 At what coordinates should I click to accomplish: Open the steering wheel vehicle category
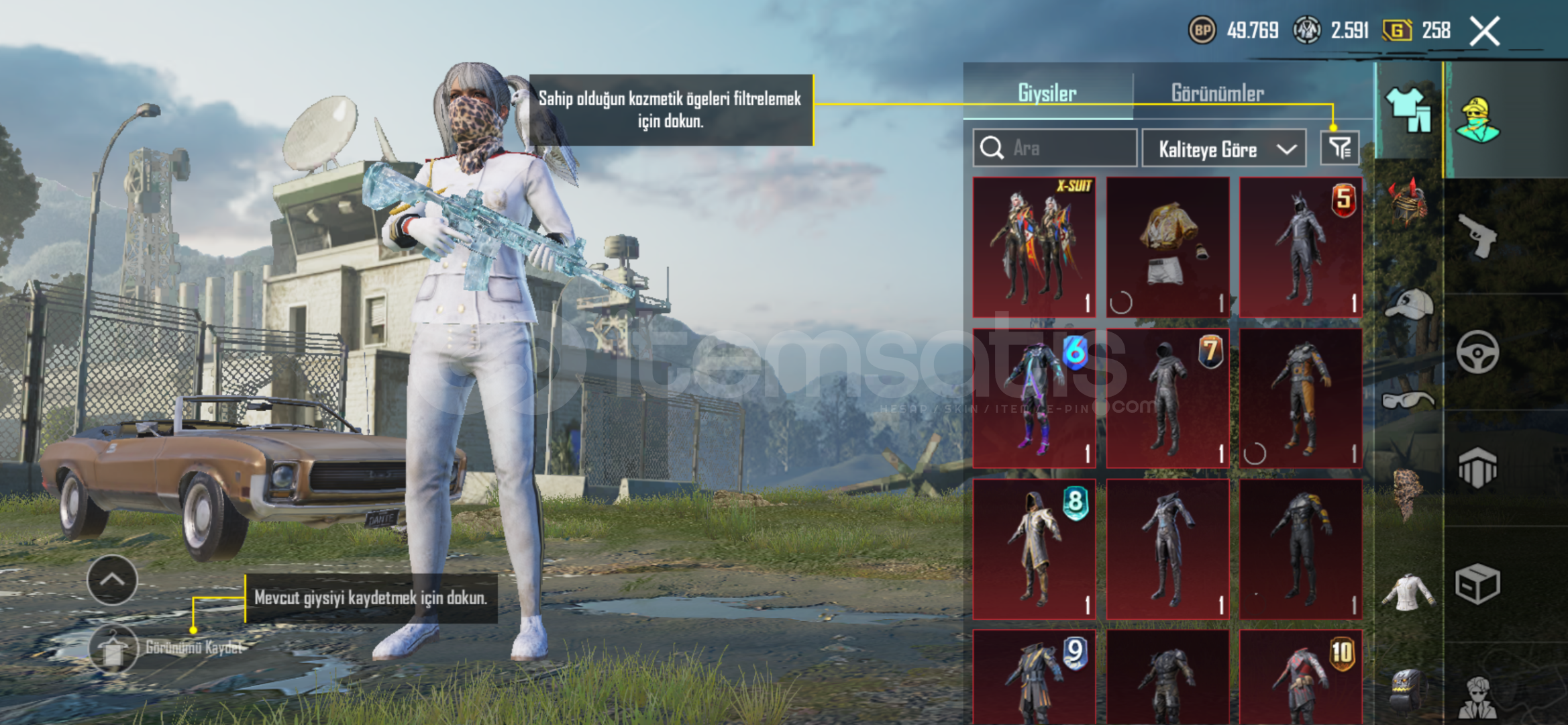click(1477, 352)
